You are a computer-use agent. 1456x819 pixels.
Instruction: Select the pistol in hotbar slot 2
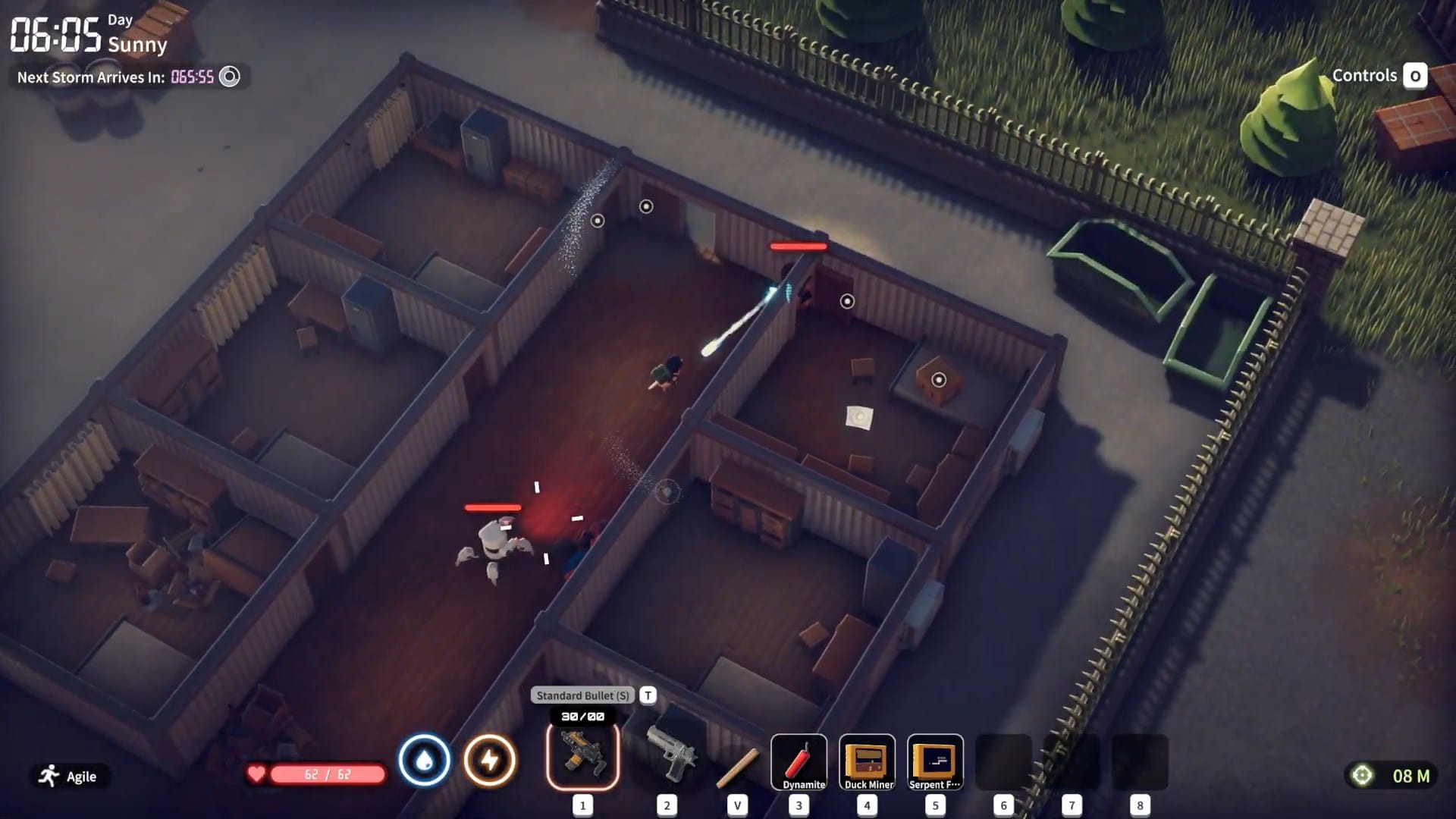click(x=670, y=757)
